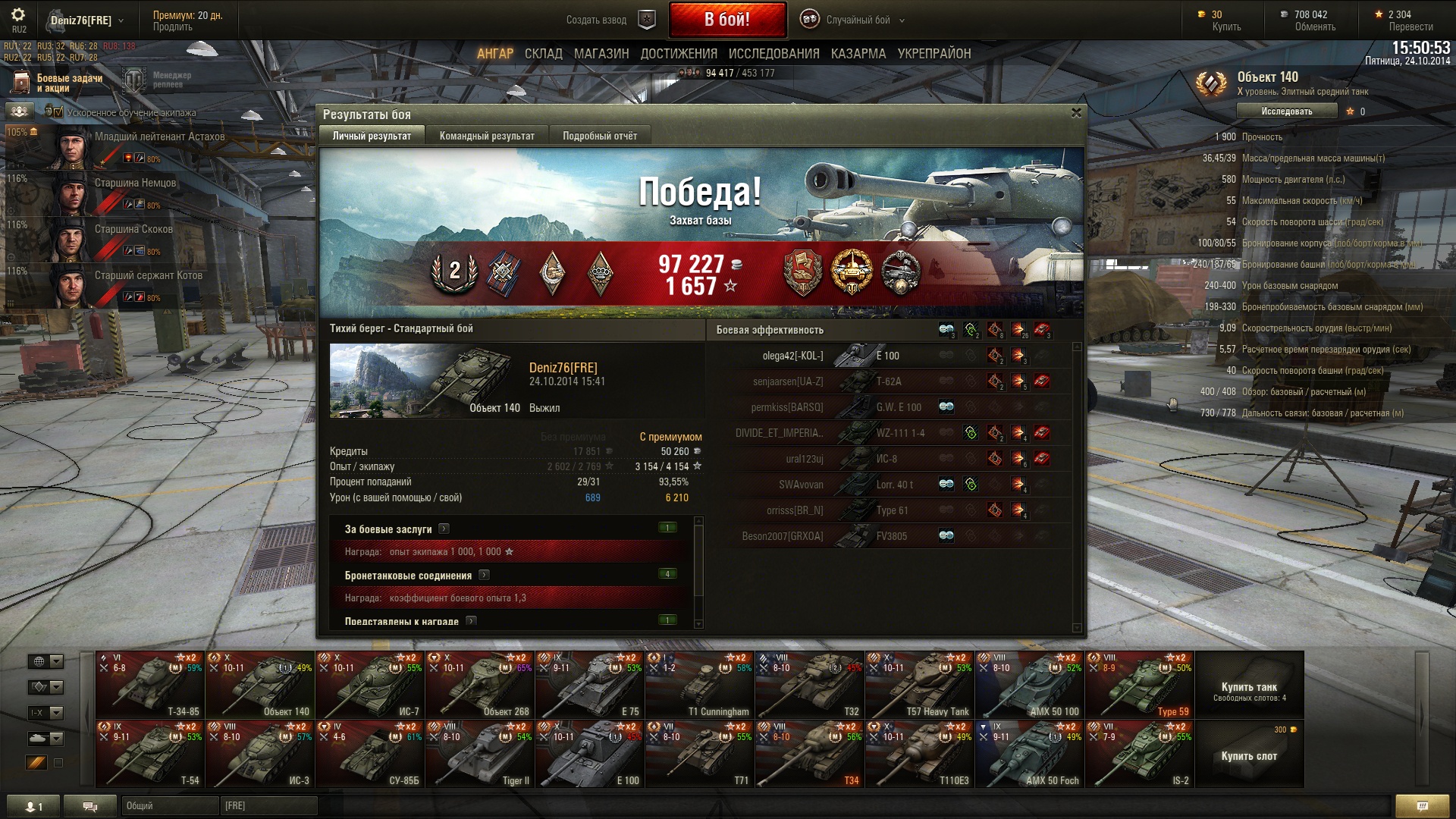Open ДОСТИЖЕНИЯ in the top menu
The image size is (1456, 819).
point(678,54)
